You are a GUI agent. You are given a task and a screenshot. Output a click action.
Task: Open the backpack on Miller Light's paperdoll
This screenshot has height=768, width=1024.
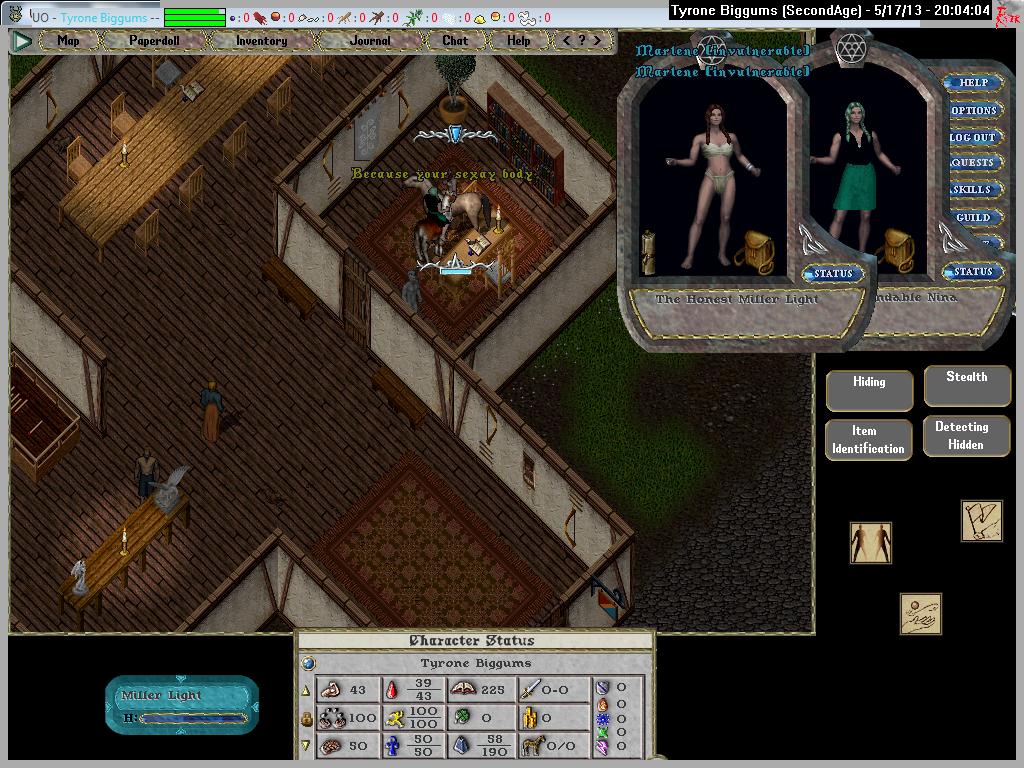pyautogui.click(x=754, y=251)
